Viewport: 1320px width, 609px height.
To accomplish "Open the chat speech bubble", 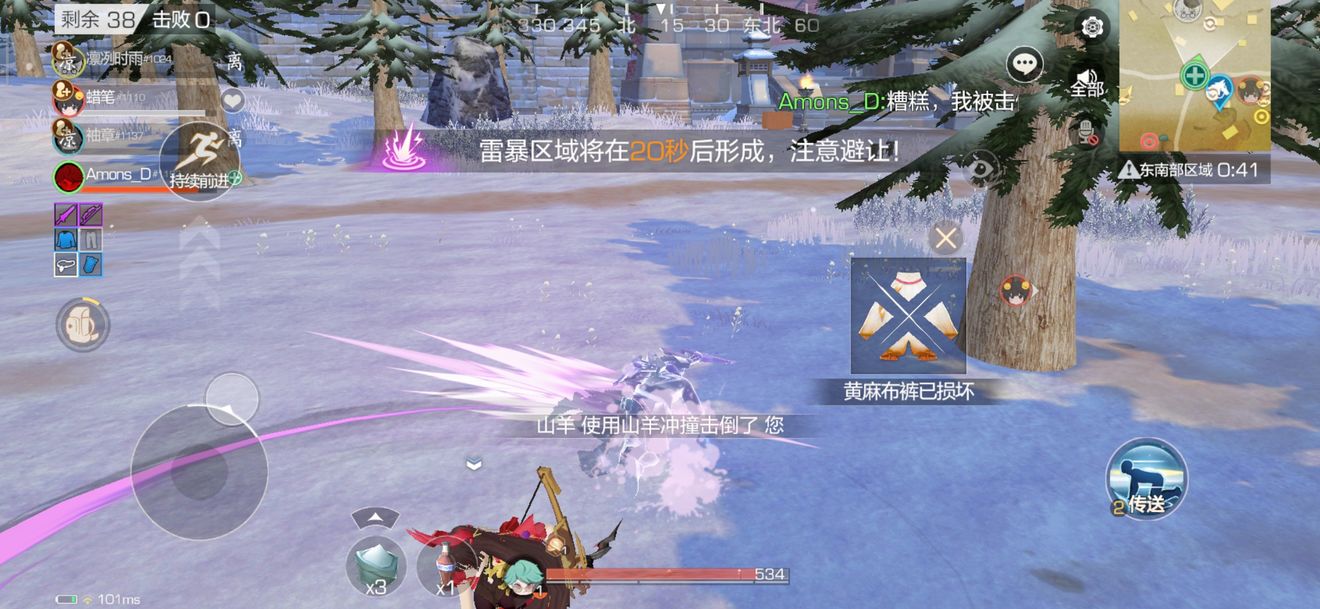I will pyautogui.click(x=1024, y=65).
